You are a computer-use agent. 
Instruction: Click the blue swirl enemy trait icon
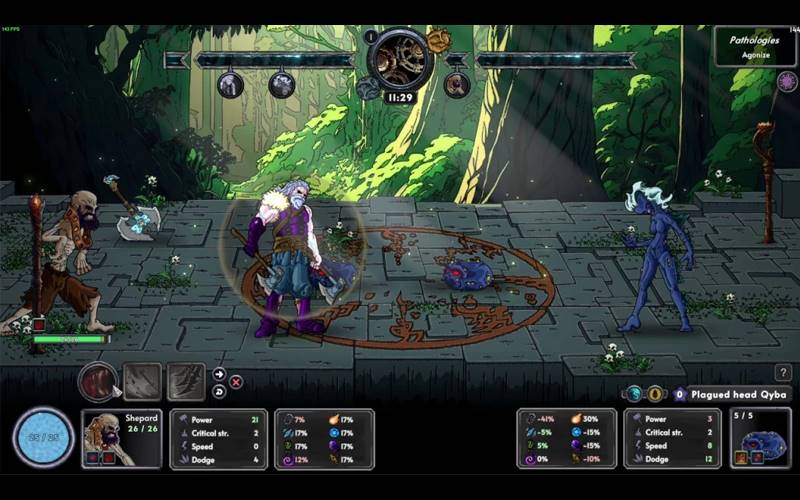point(634,394)
